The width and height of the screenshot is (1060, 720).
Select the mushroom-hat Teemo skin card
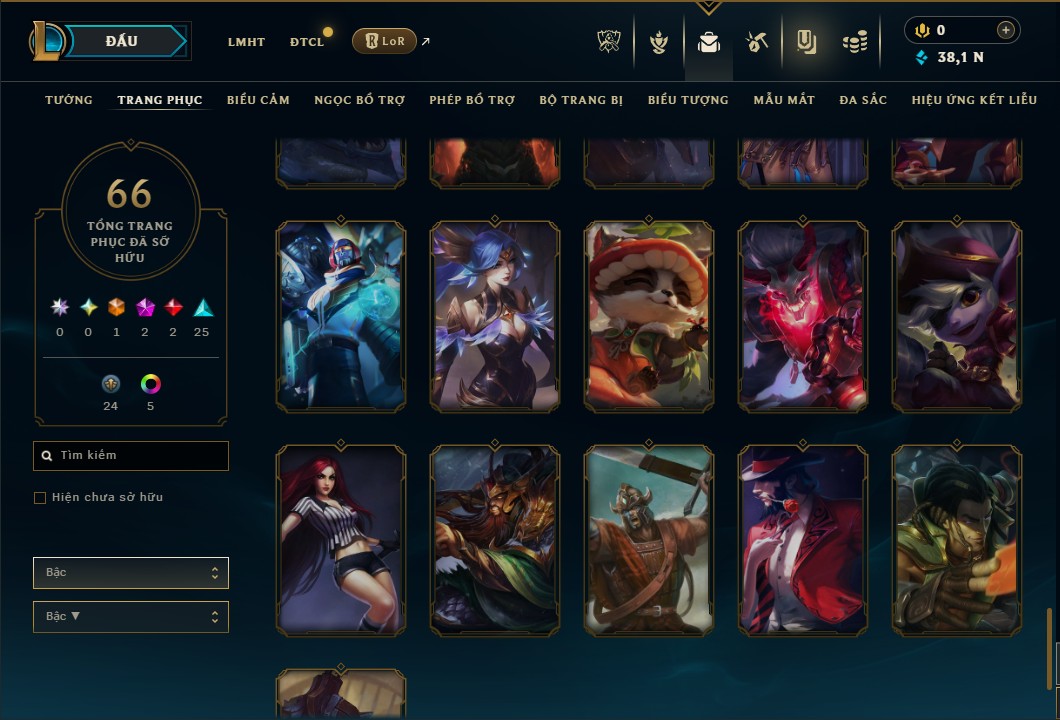(x=649, y=316)
